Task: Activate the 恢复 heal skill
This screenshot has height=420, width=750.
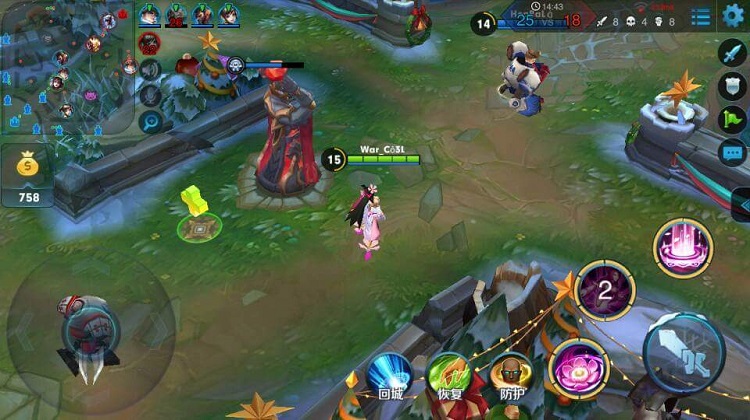Action: coord(449,376)
